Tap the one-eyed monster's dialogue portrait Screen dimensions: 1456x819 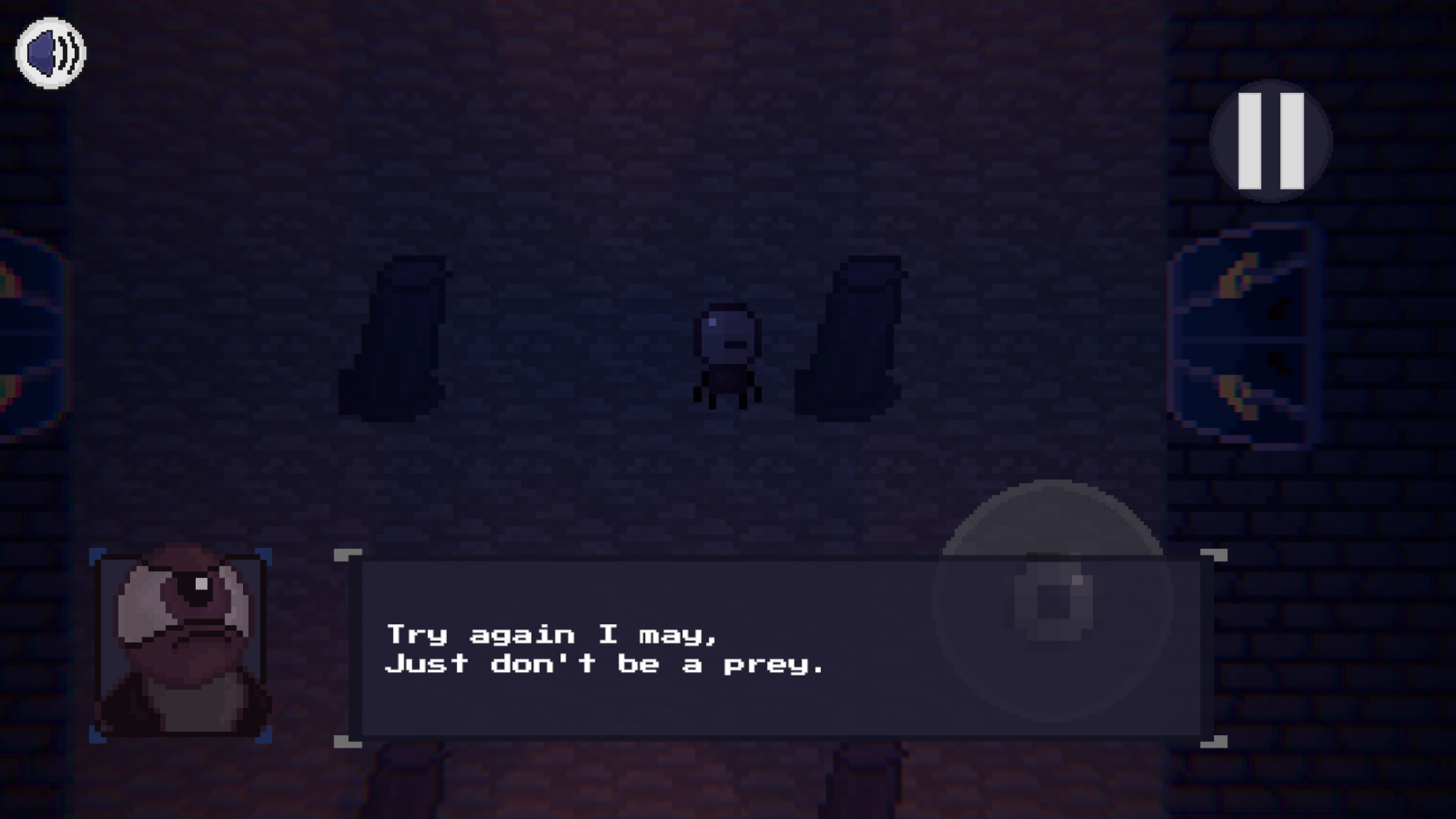[x=181, y=642]
